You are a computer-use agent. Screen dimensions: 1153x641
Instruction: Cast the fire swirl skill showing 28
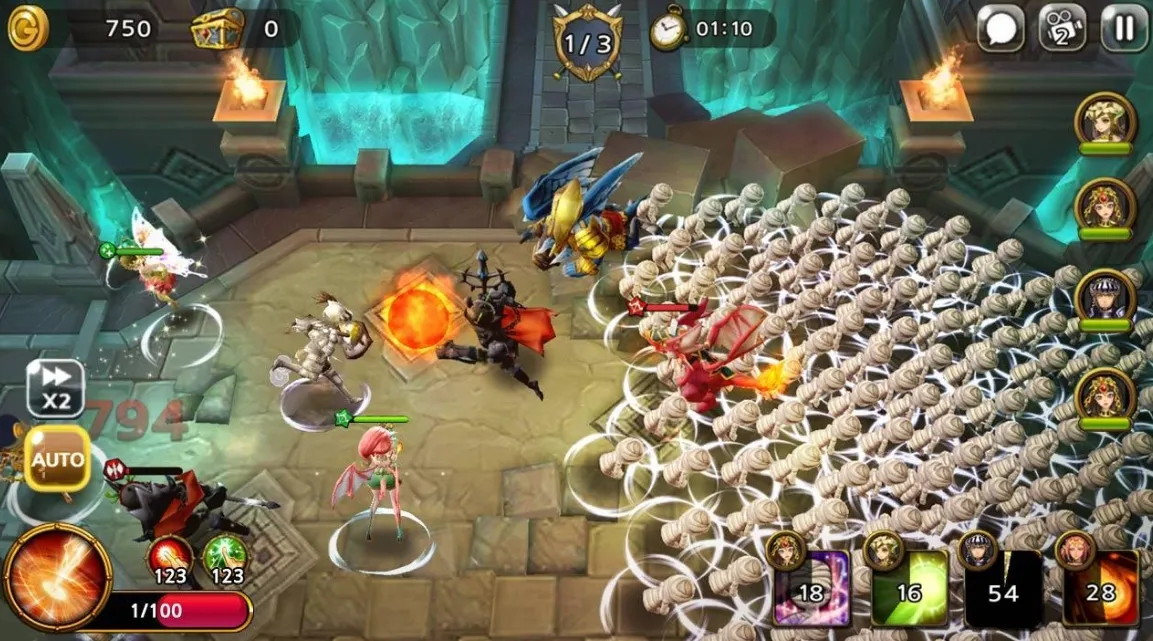click(x=1100, y=587)
